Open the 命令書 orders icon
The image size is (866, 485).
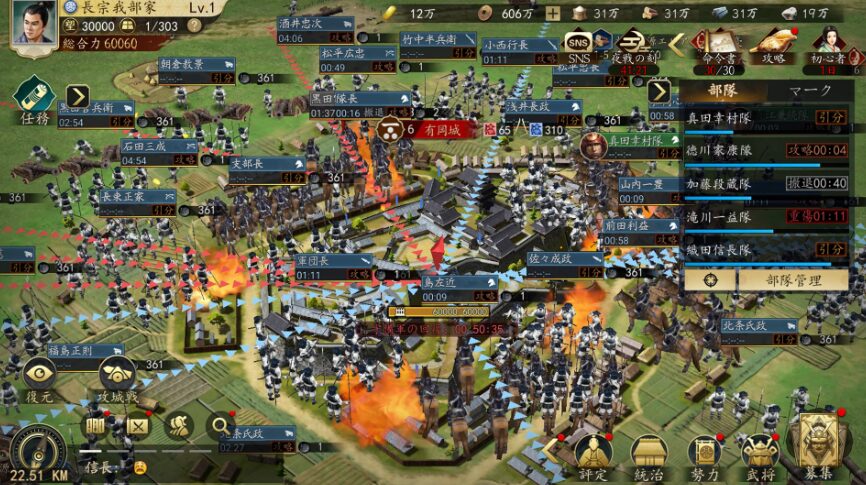(x=714, y=45)
